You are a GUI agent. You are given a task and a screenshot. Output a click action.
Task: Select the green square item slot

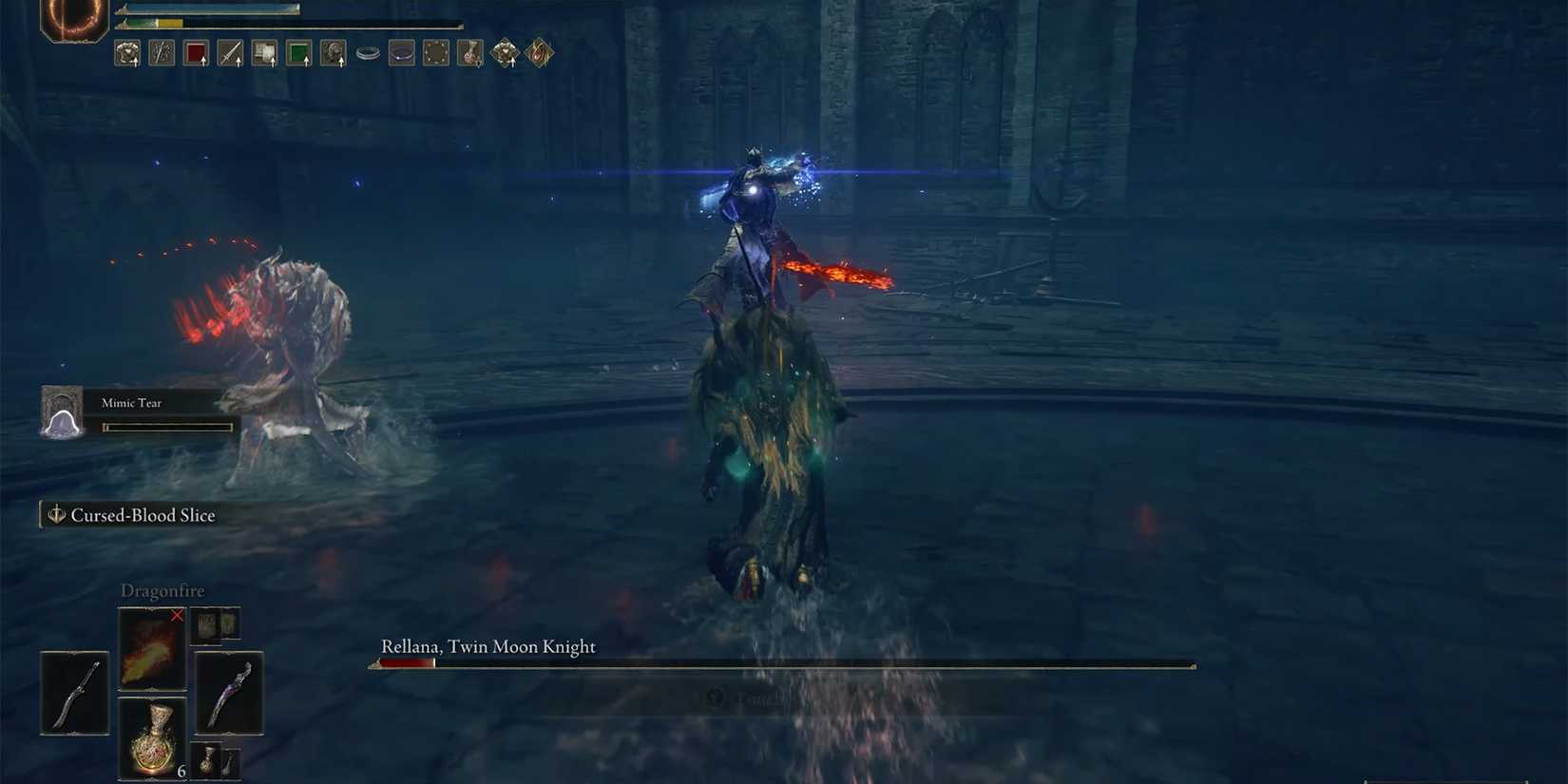coord(297,52)
